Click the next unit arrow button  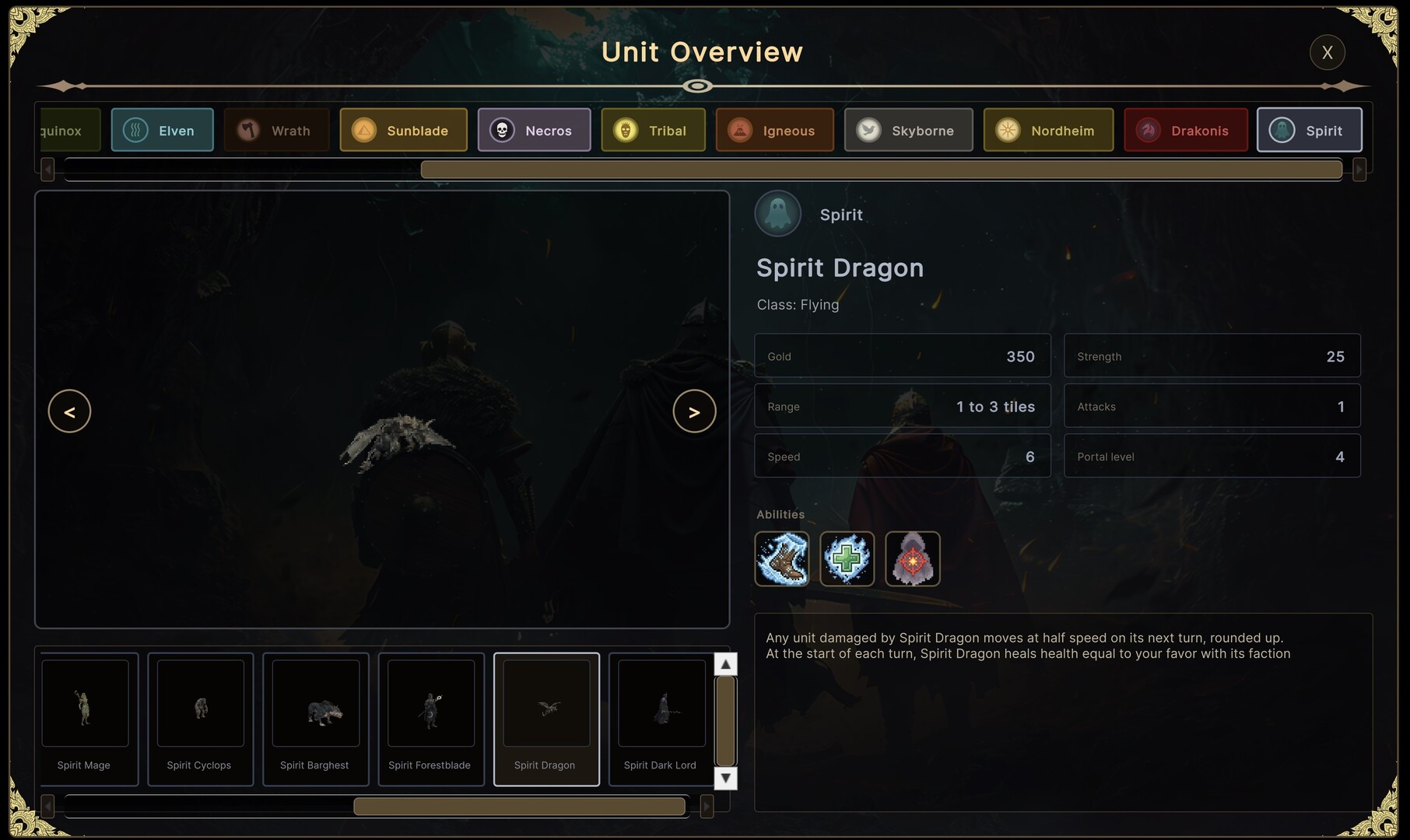694,411
